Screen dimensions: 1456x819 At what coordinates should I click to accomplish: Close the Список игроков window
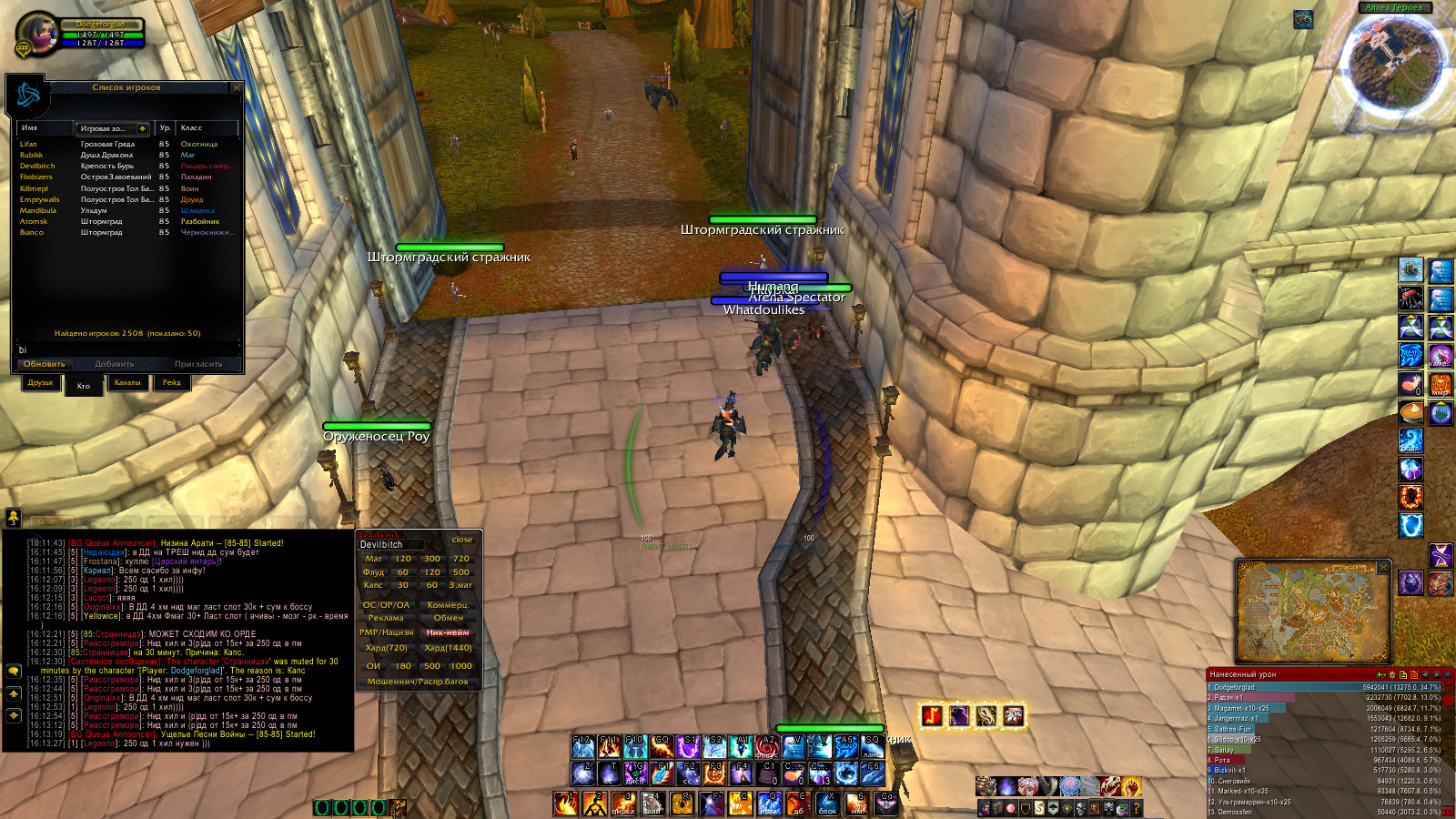tap(237, 88)
